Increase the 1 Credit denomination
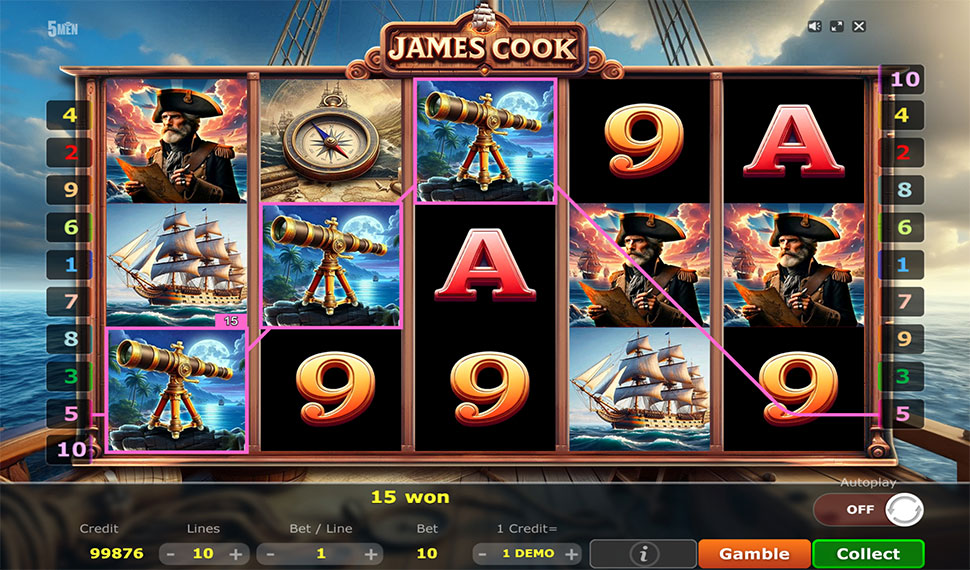The height and width of the screenshot is (570, 970). (x=572, y=553)
